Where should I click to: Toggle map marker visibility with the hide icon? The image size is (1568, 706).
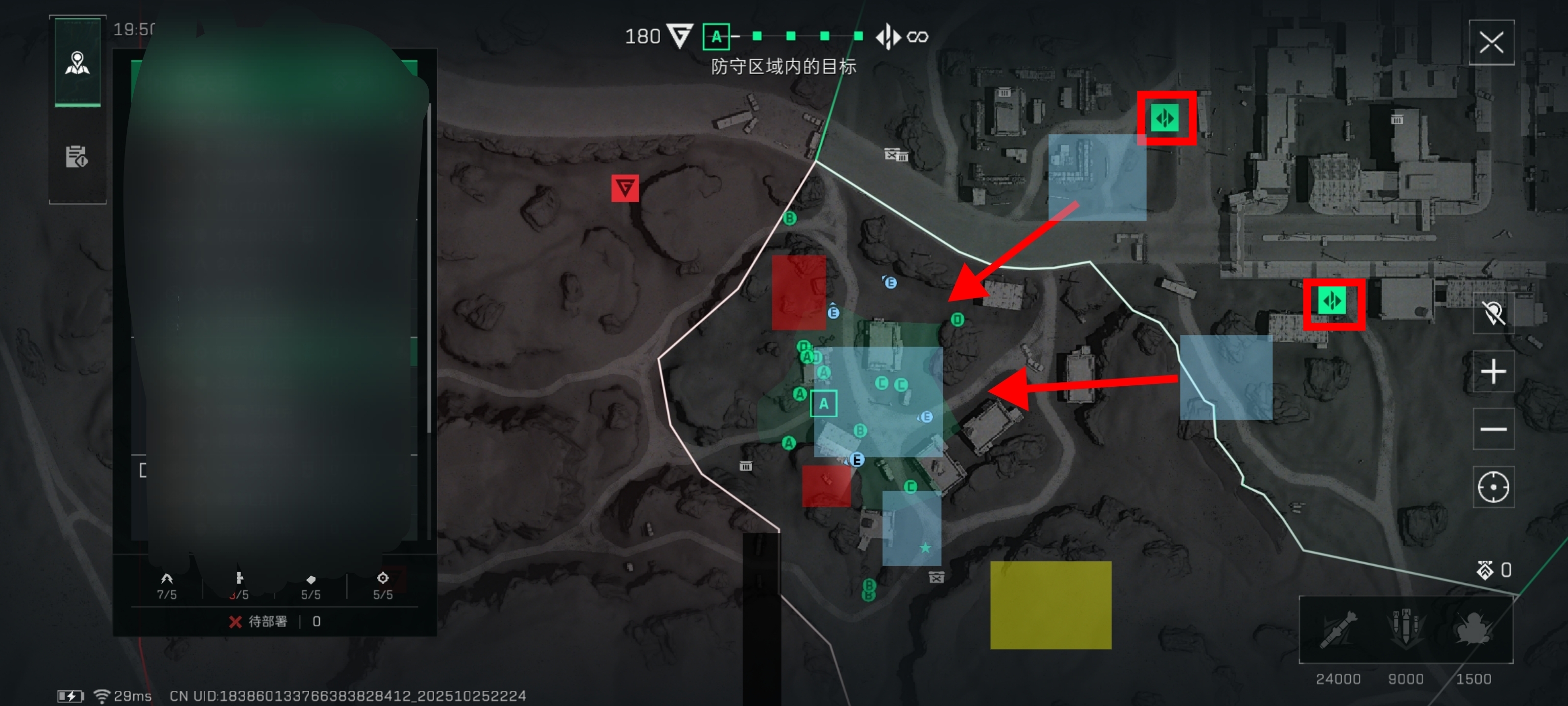(1493, 313)
